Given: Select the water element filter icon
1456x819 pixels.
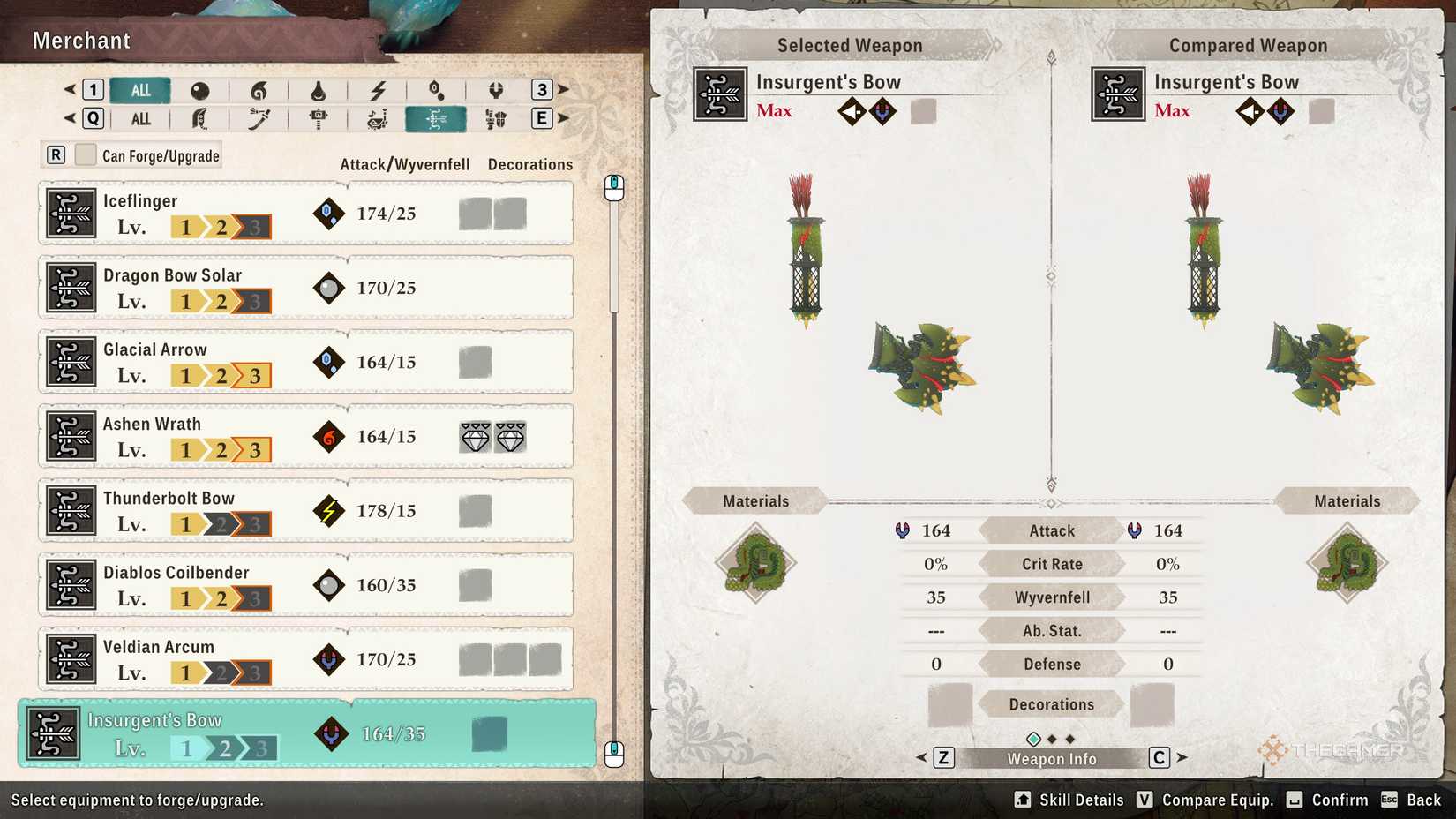Looking at the screenshot, I should click(318, 90).
